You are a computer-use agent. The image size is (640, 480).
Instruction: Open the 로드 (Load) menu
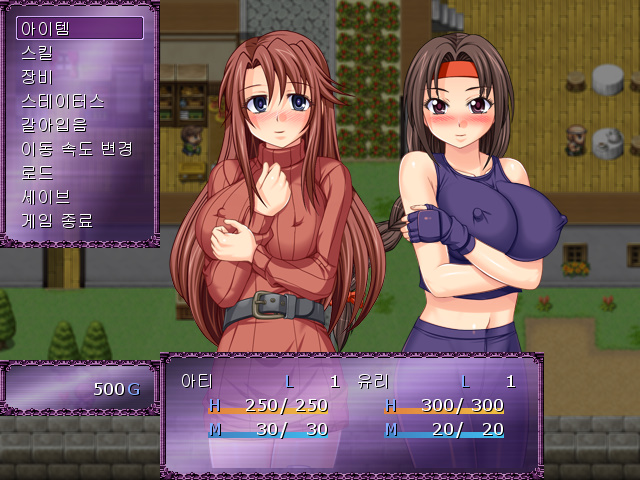tap(80, 172)
